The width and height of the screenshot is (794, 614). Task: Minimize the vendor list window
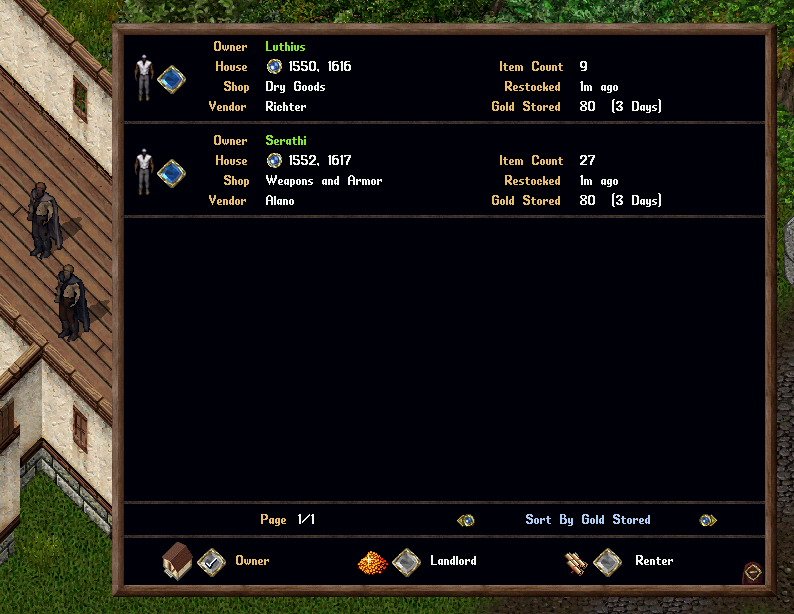[753, 572]
